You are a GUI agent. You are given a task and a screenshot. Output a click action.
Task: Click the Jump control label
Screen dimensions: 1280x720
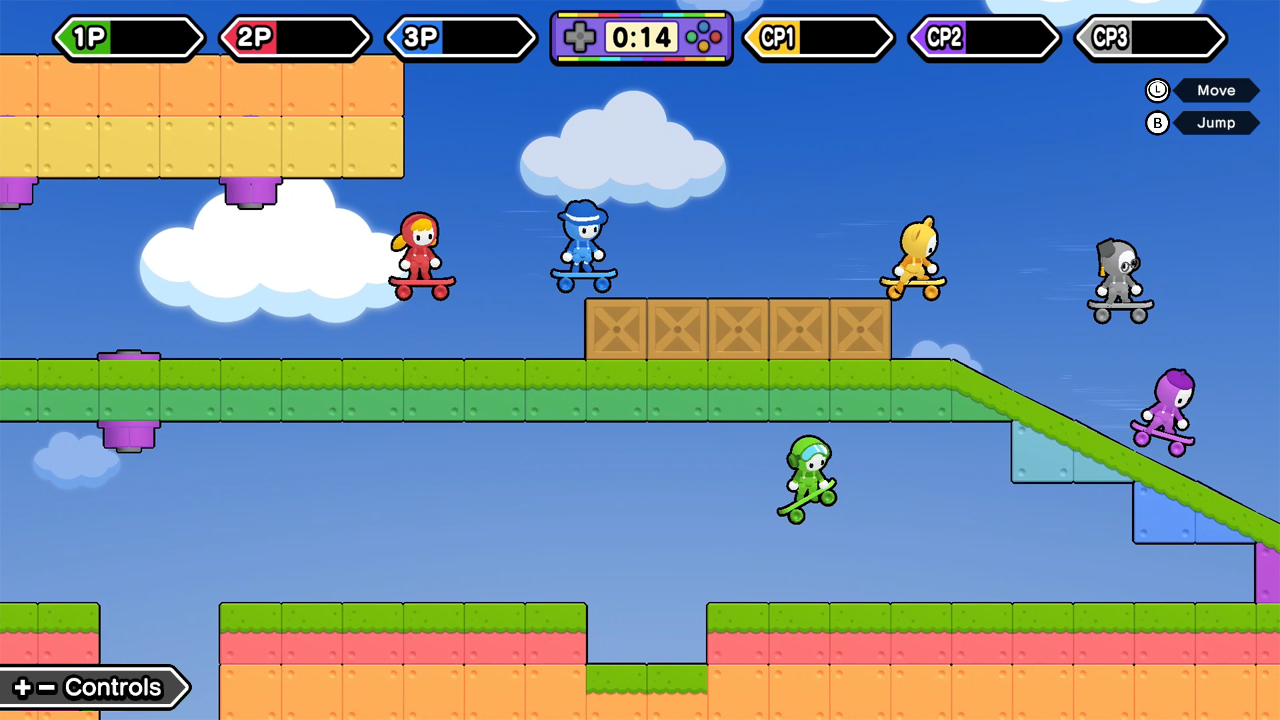coord(1216,123)
